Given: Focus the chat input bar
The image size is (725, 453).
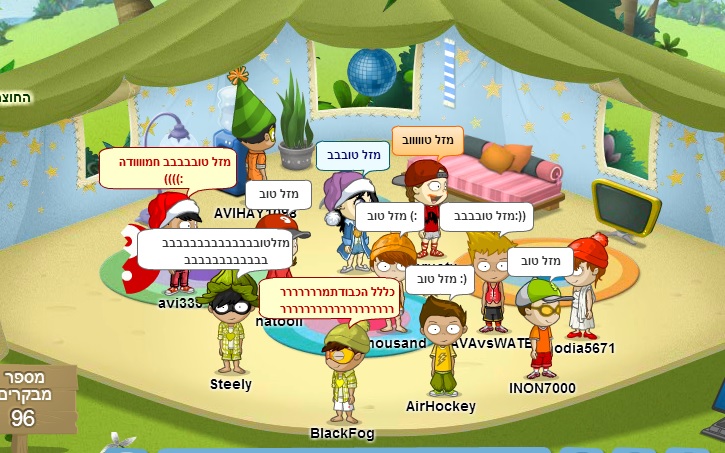Looking at the screenshot, I should click(350, 449).
